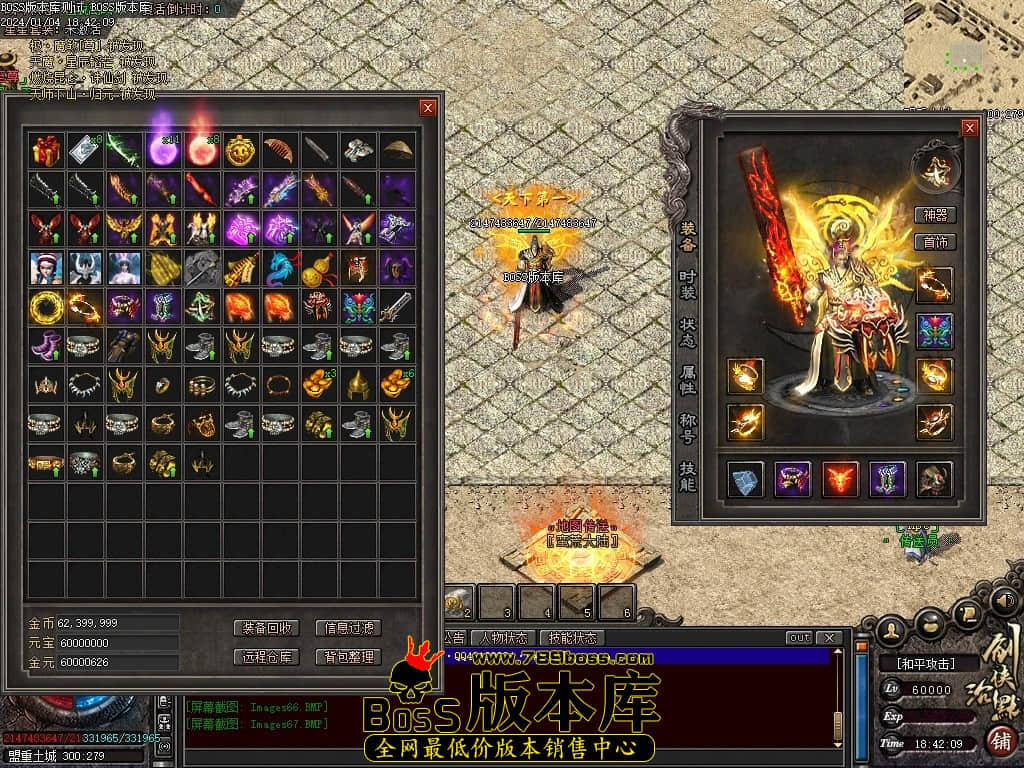Open the 技能 skills tab
Screen dimensions: 1024x768
point(688,475)
